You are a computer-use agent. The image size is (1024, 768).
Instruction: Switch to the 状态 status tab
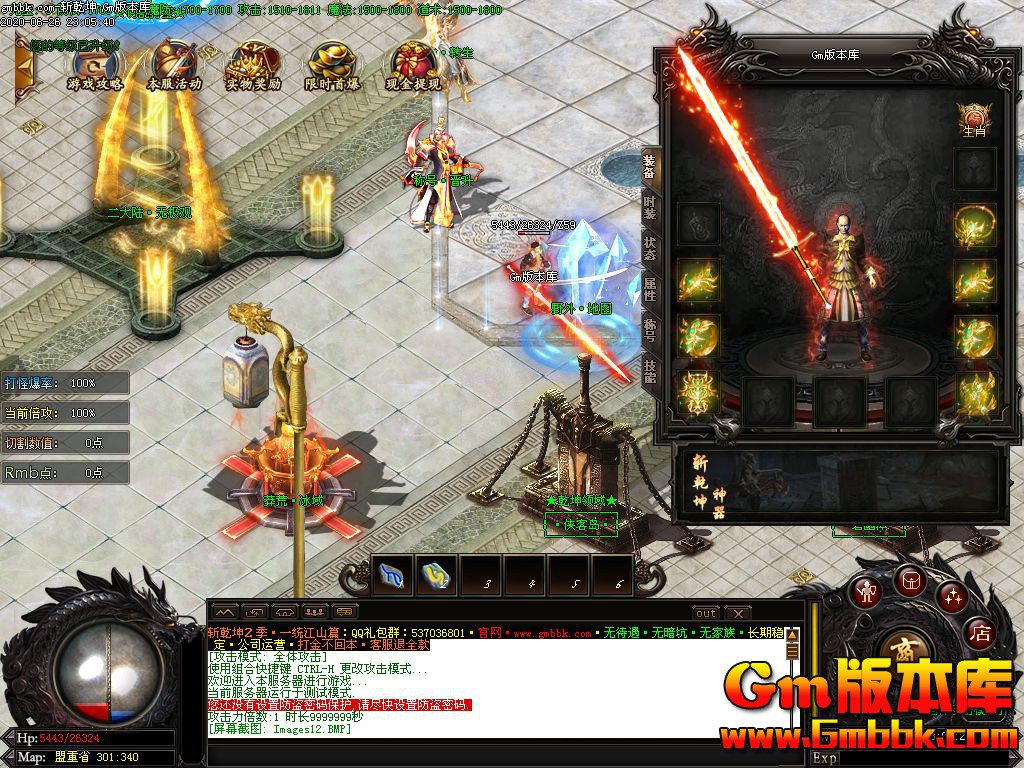(x=650, y=249)
